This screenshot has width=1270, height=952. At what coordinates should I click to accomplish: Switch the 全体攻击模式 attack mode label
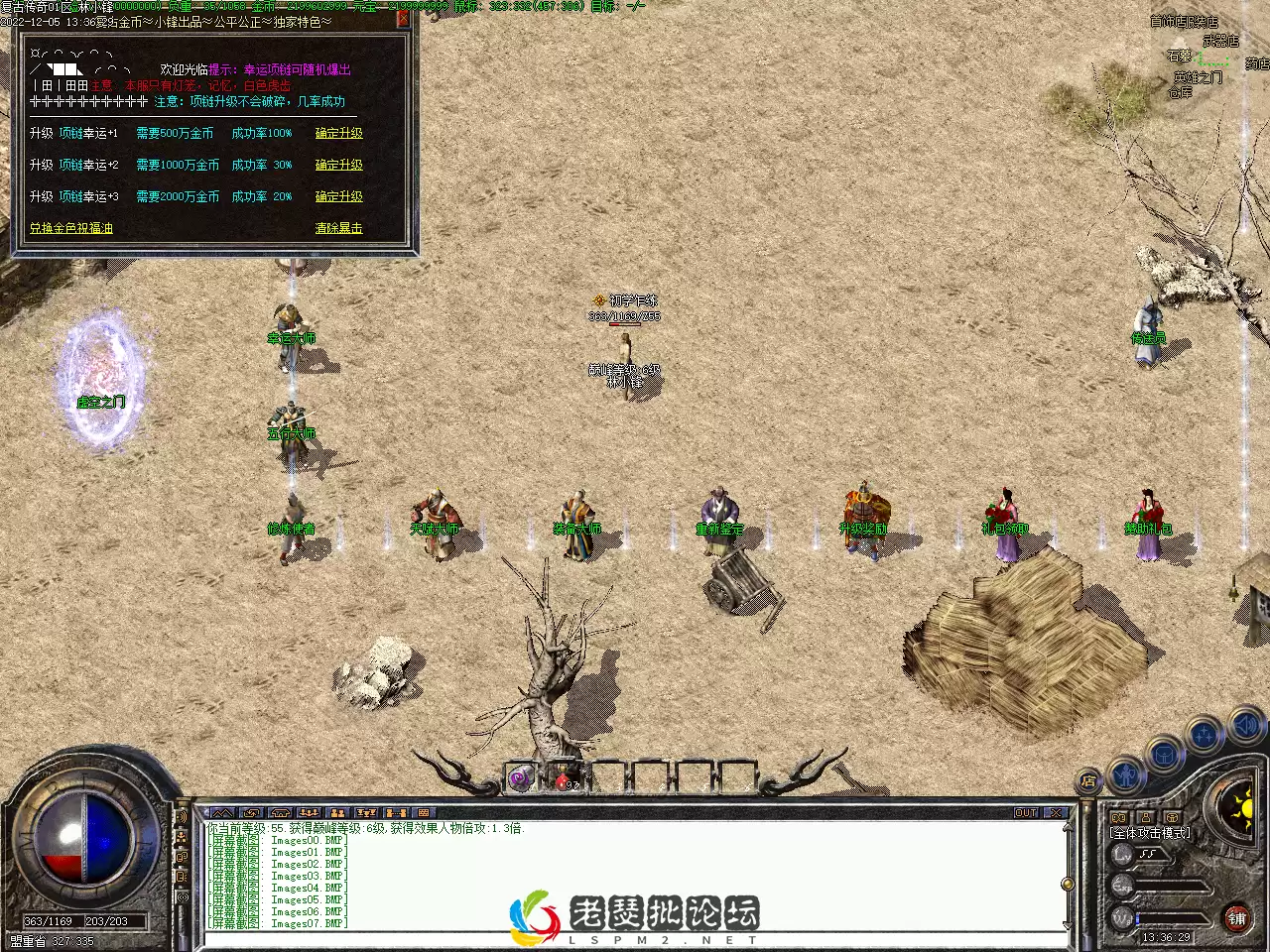tap(1151, 833)
